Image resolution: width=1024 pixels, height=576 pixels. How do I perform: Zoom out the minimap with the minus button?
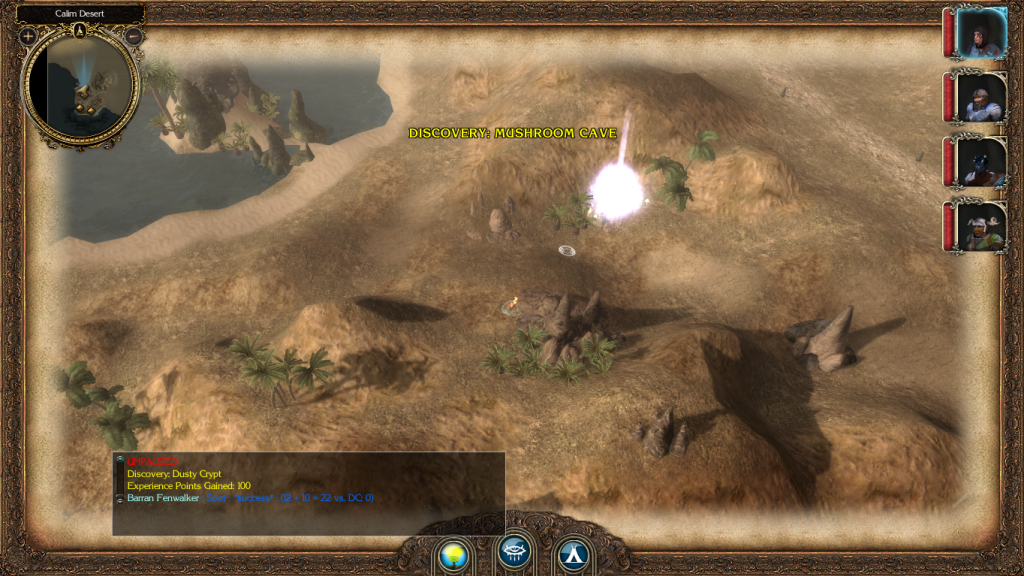click(133, 37)
